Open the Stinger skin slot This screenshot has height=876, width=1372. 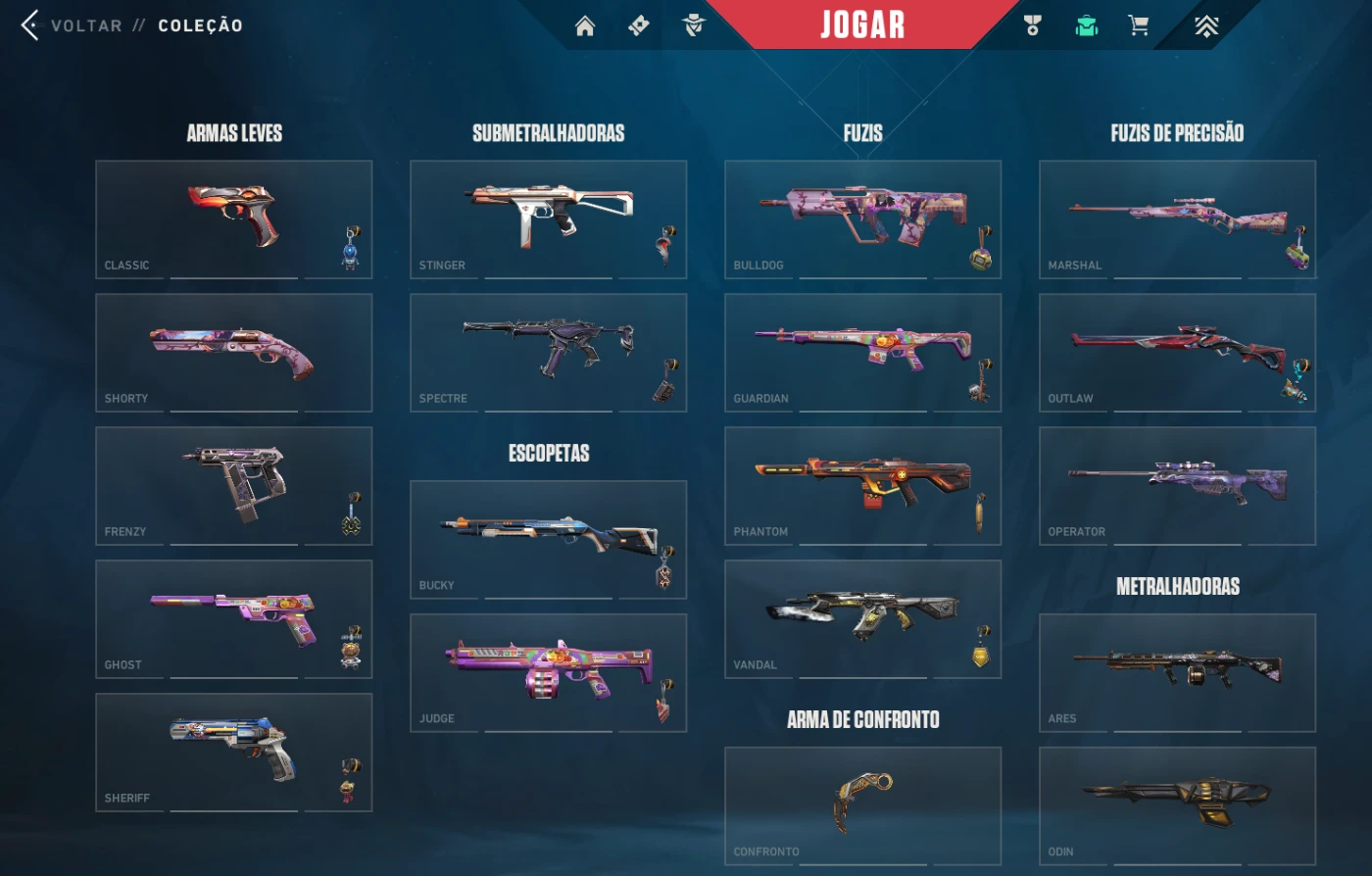(x=548, y=219)
